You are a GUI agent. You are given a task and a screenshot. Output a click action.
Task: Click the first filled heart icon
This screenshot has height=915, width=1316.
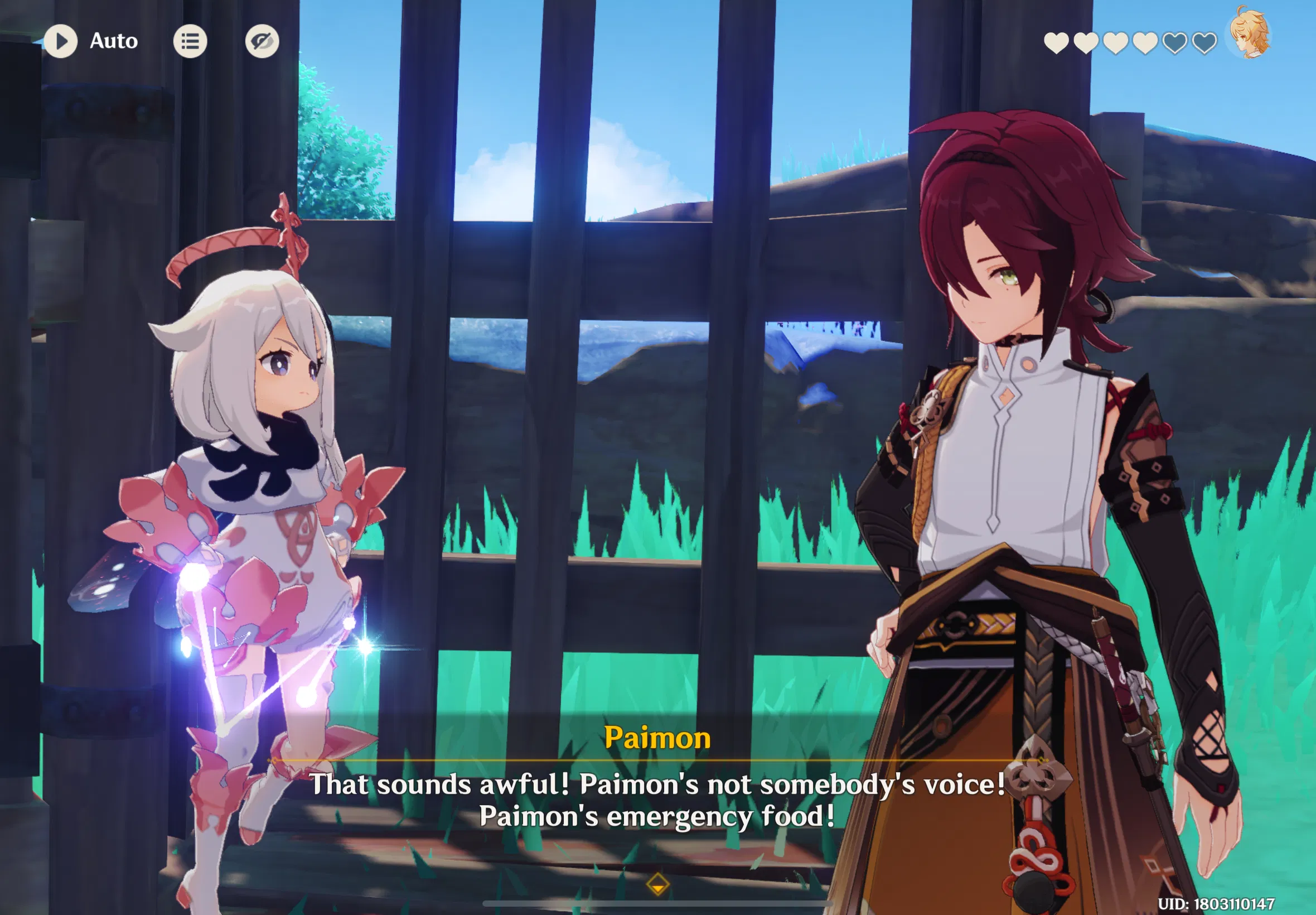(1056, 42)
